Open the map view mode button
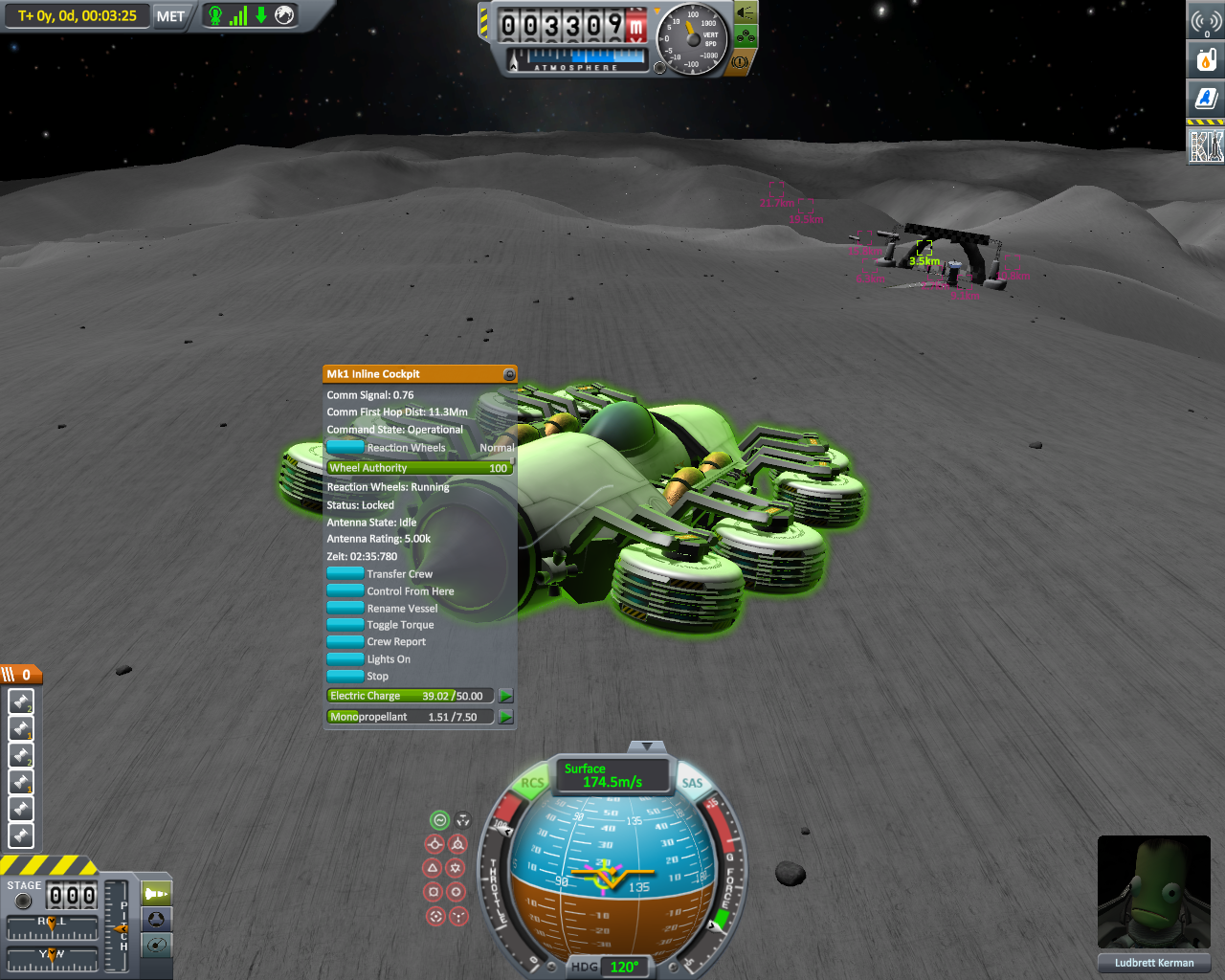 point(157,946)
